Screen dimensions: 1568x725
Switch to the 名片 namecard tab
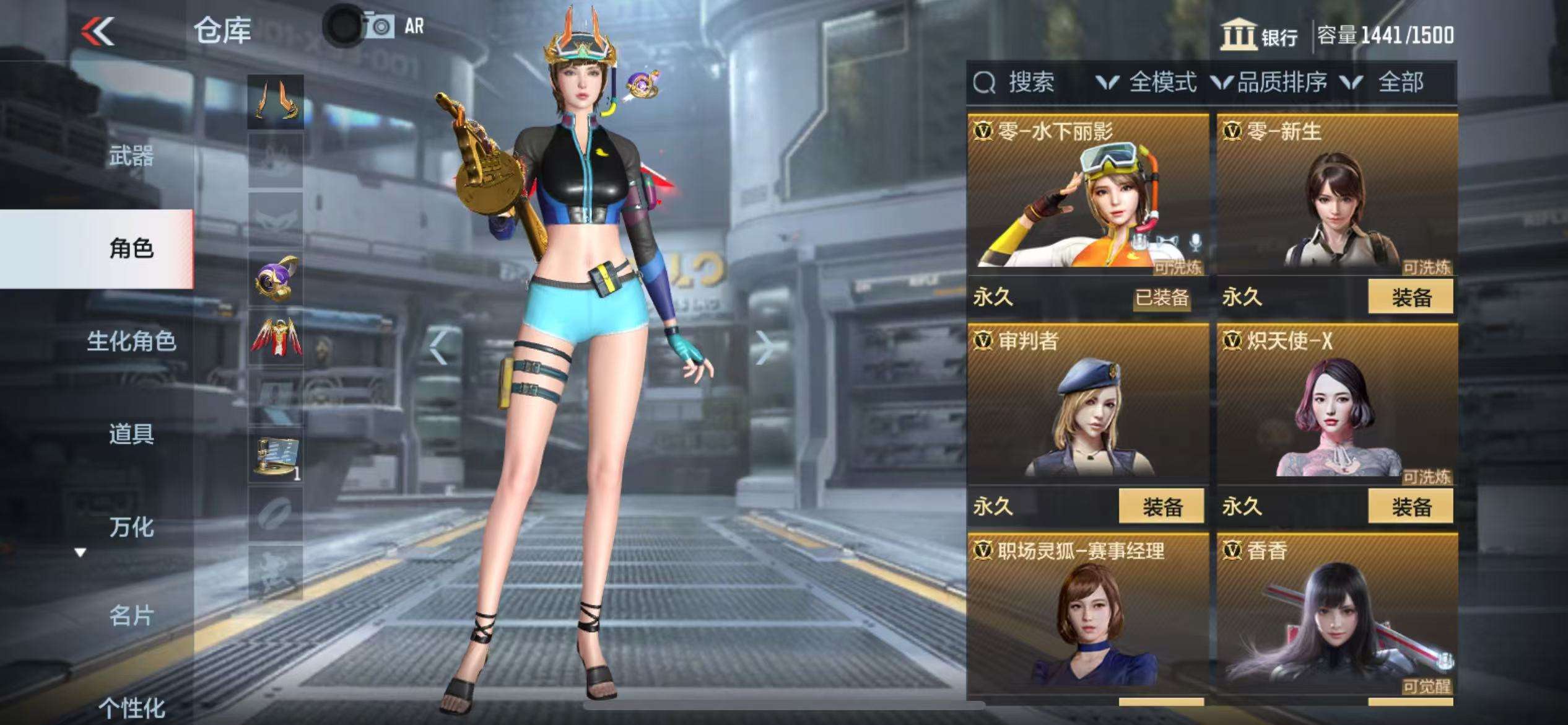tap(131, 616)
